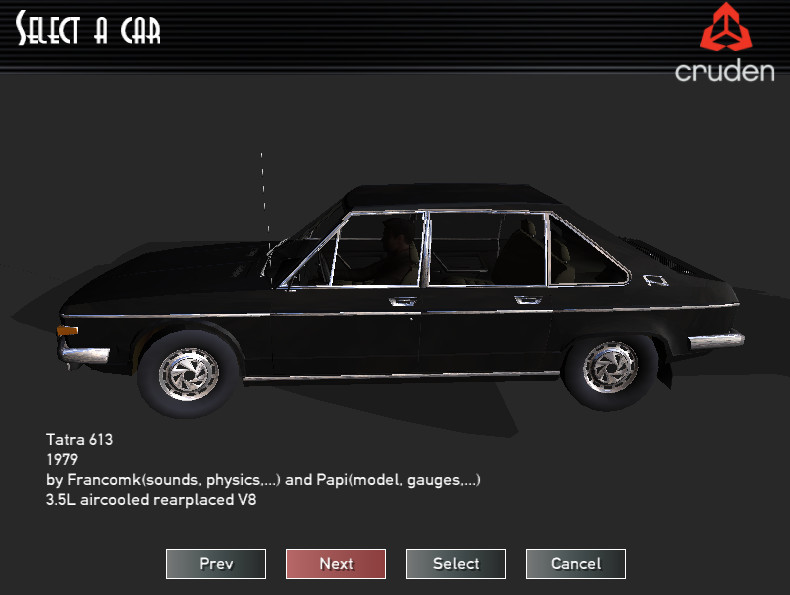This screenshot has width=790, height=595.
Task: Choose the Tatra 613 with Select
Action: (x=456, y=564)
